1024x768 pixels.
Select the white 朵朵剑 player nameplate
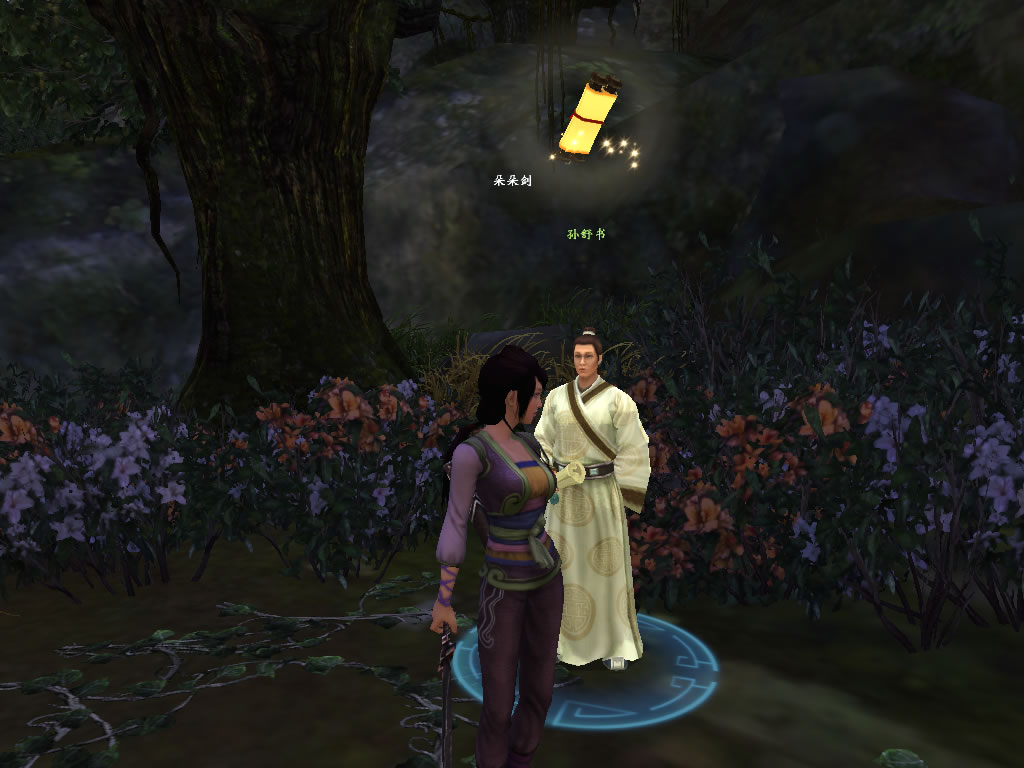[512, 181]
